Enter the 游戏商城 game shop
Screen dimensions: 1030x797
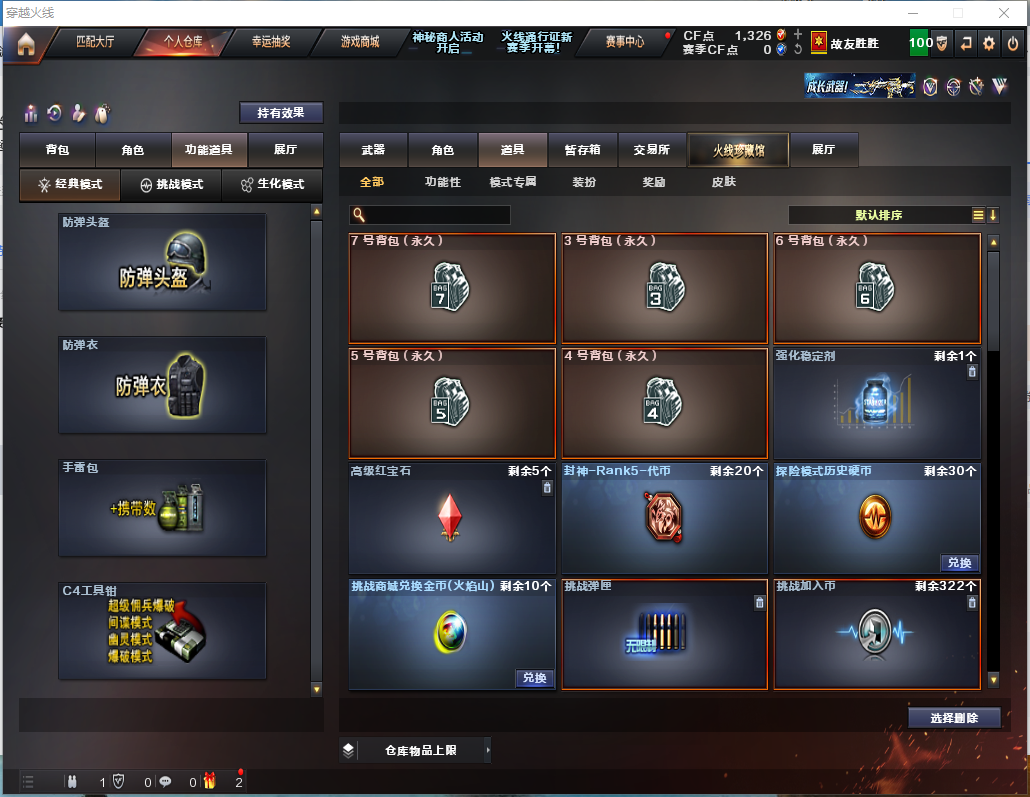[x=360, y=42]
